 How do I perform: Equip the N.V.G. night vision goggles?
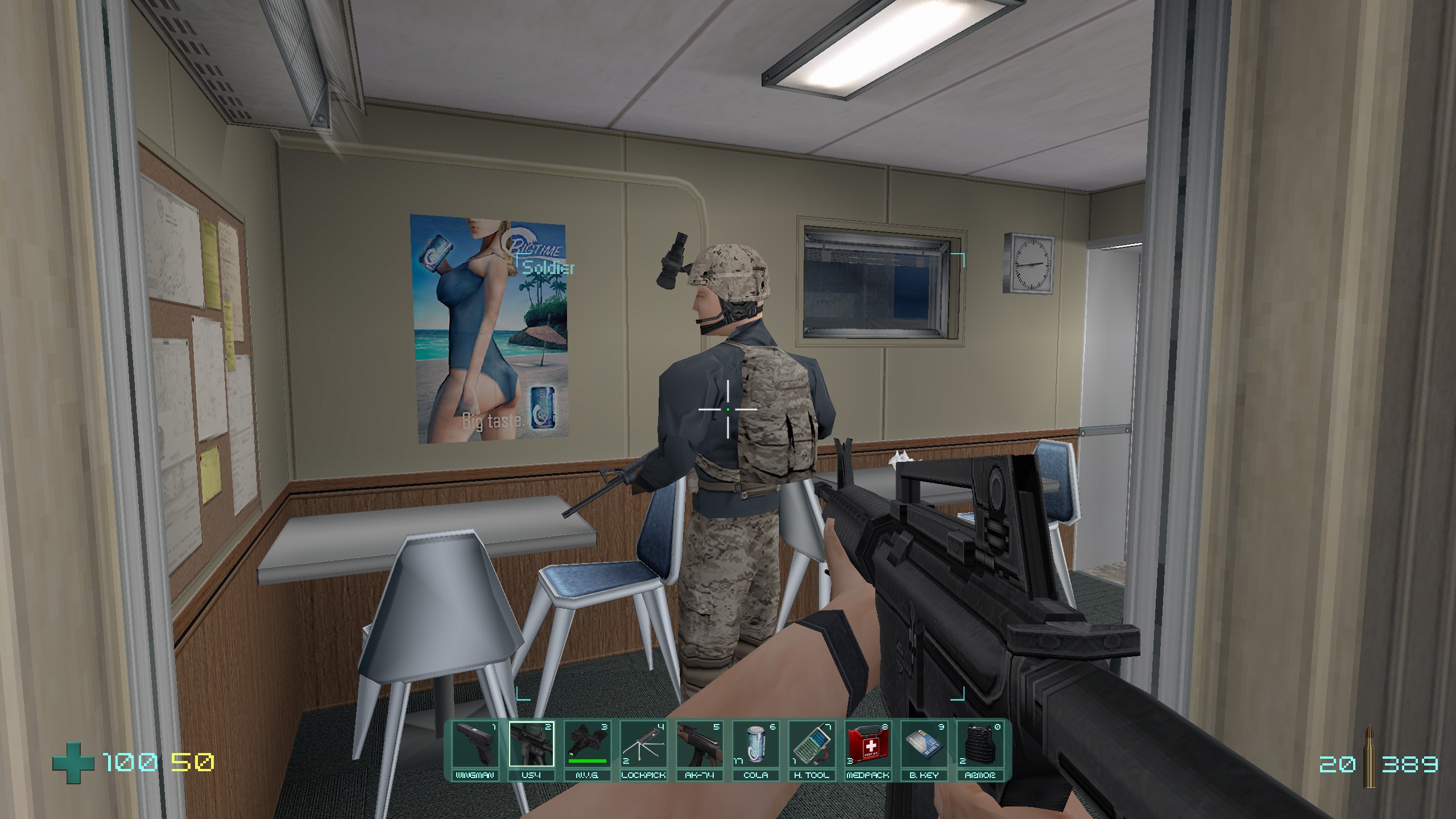(587, 746)
